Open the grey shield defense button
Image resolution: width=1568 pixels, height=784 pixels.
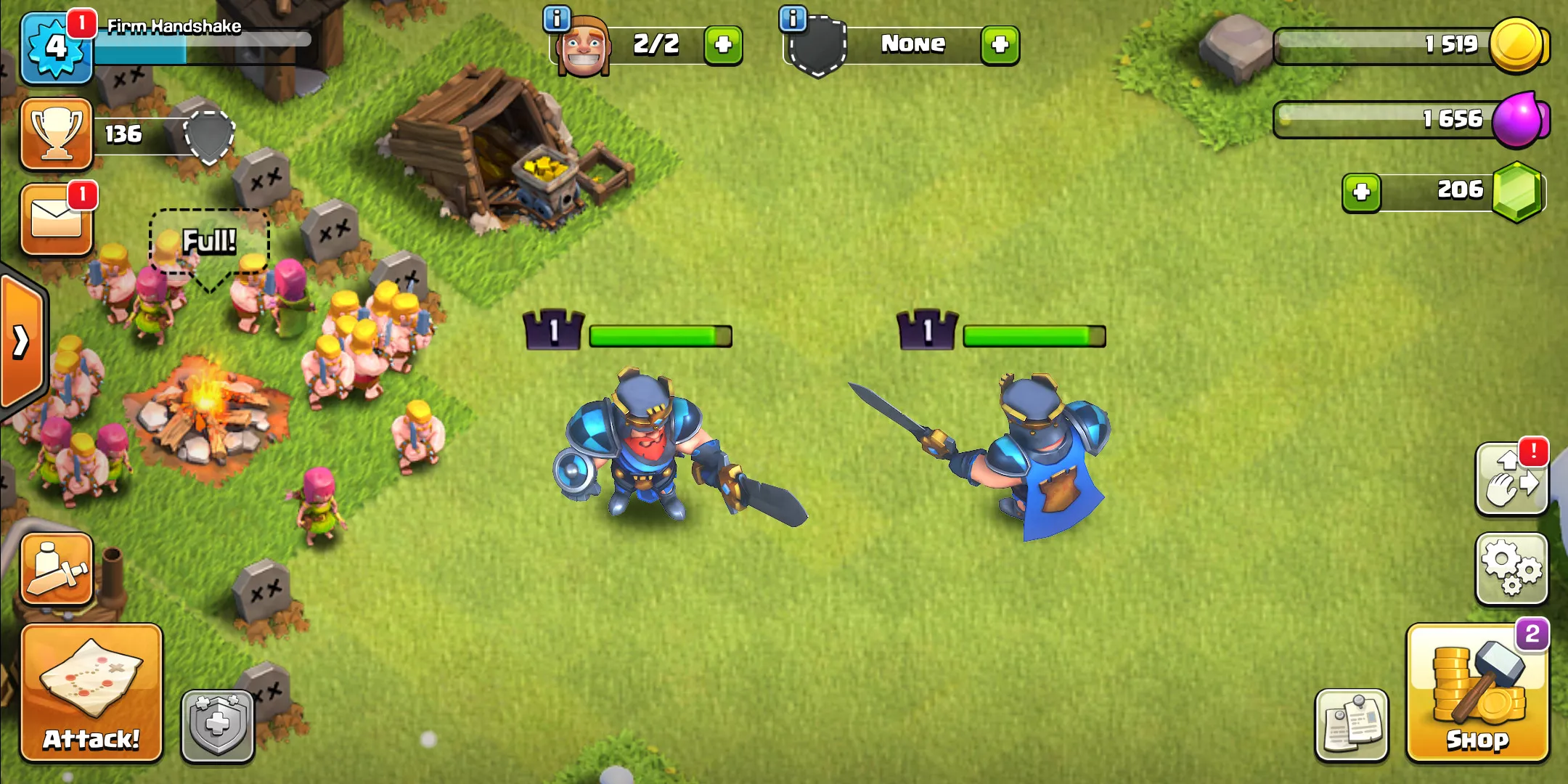pyautogui.click(x=218, y=725)
